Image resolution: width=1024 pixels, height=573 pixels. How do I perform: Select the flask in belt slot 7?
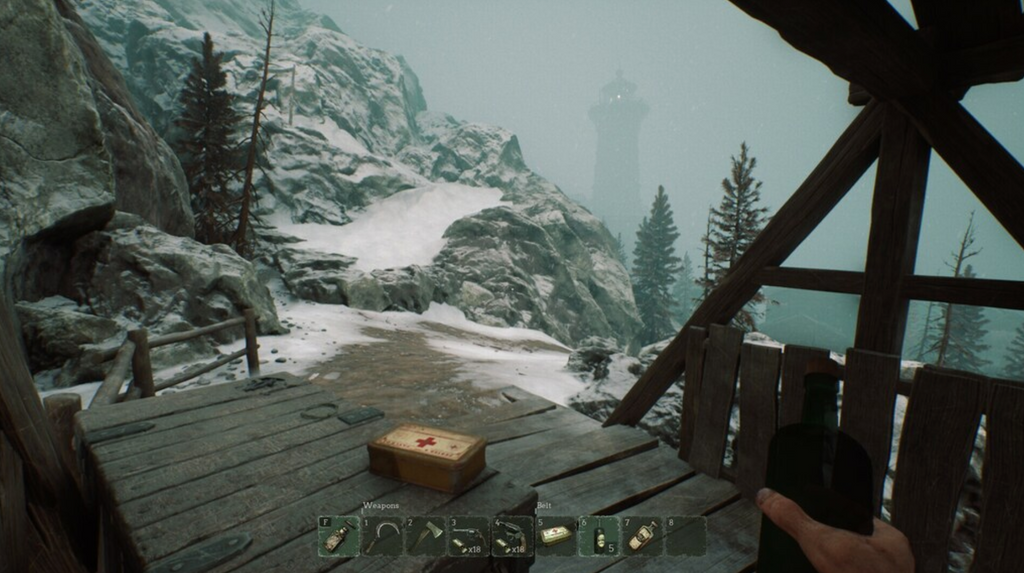642,537
